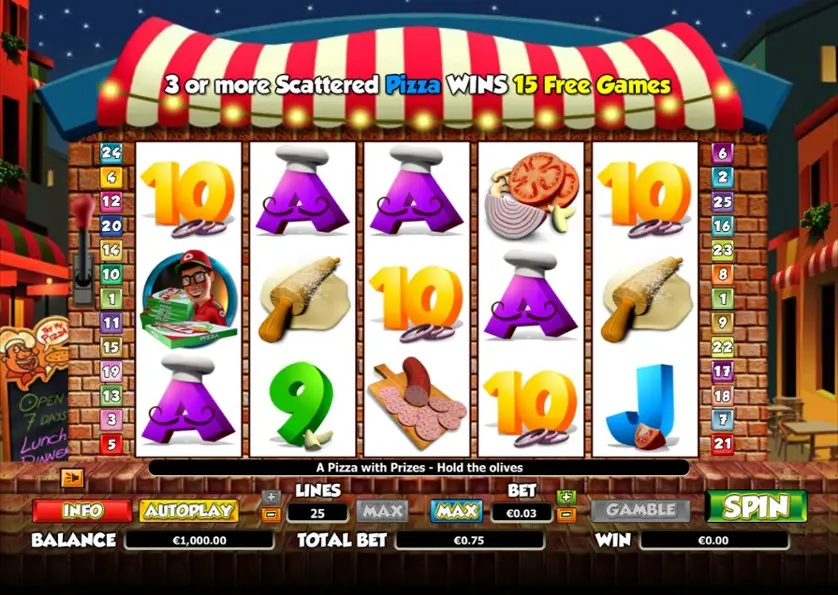Screen dimensions: 838x595
Task: Spin the reels with the SPIN button
Action: (x=756, y=508)
